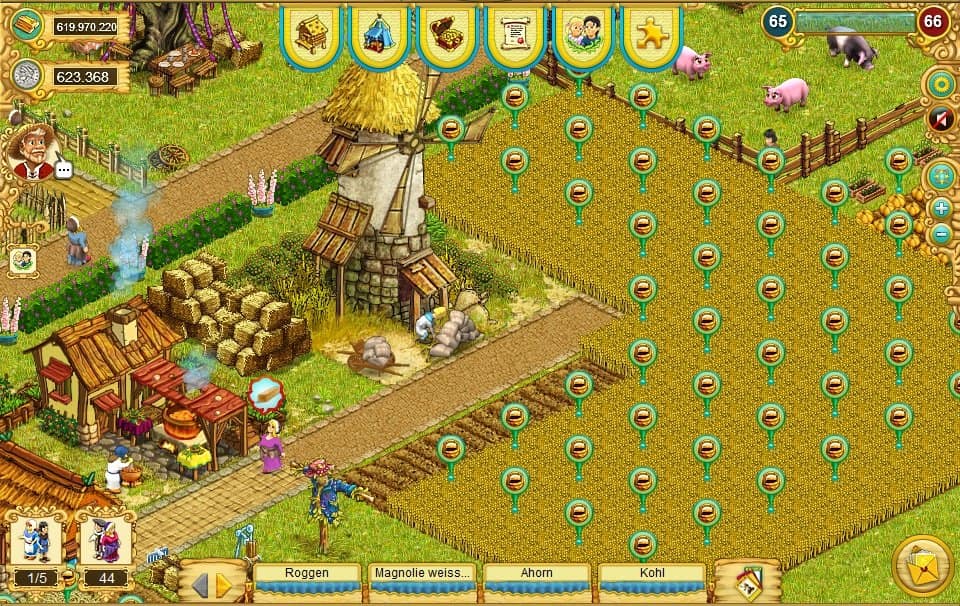Zoom in with the plus button
This screenshot has width=960, height=606.
click(941, 208)
